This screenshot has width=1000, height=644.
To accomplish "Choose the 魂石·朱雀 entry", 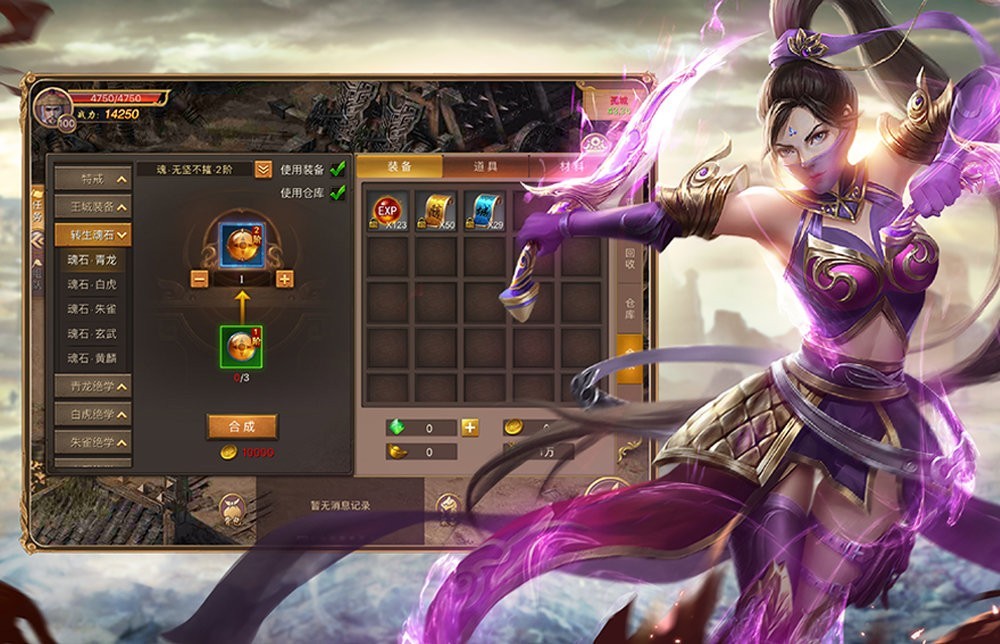I will point(92,310).
